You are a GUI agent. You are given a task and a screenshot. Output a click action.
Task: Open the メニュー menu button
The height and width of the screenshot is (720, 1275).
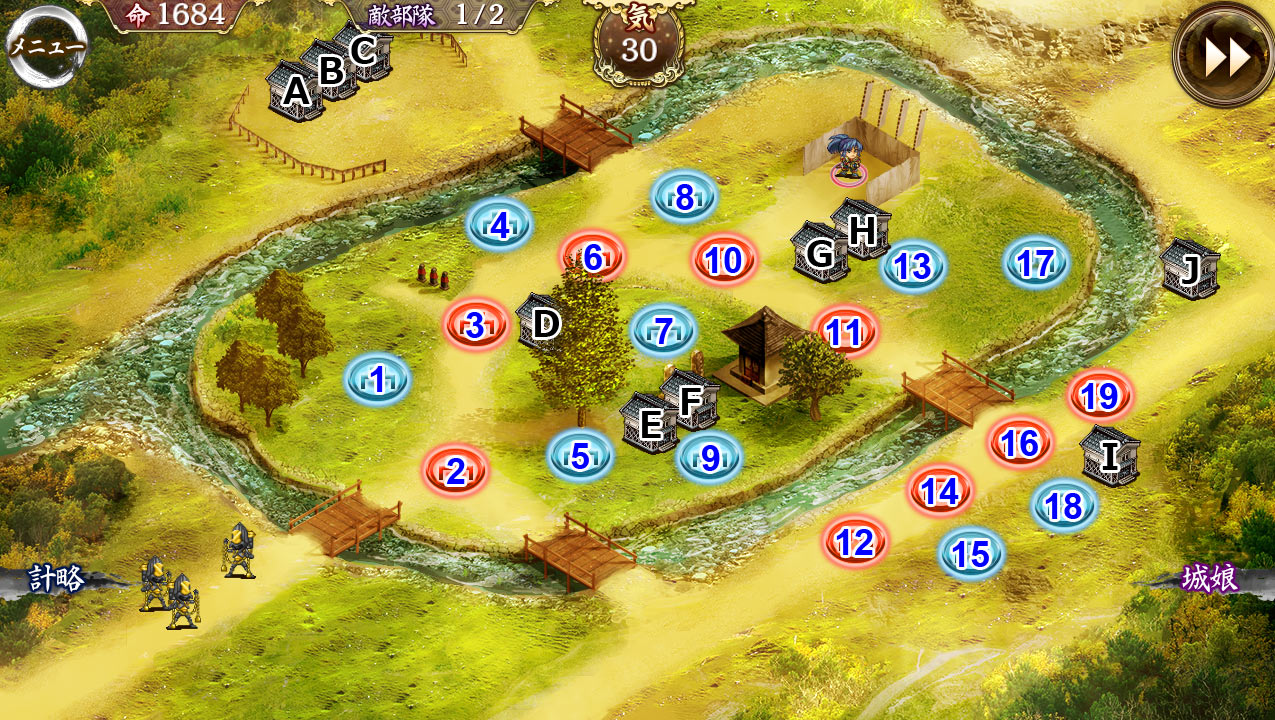(x=47, y=45)
